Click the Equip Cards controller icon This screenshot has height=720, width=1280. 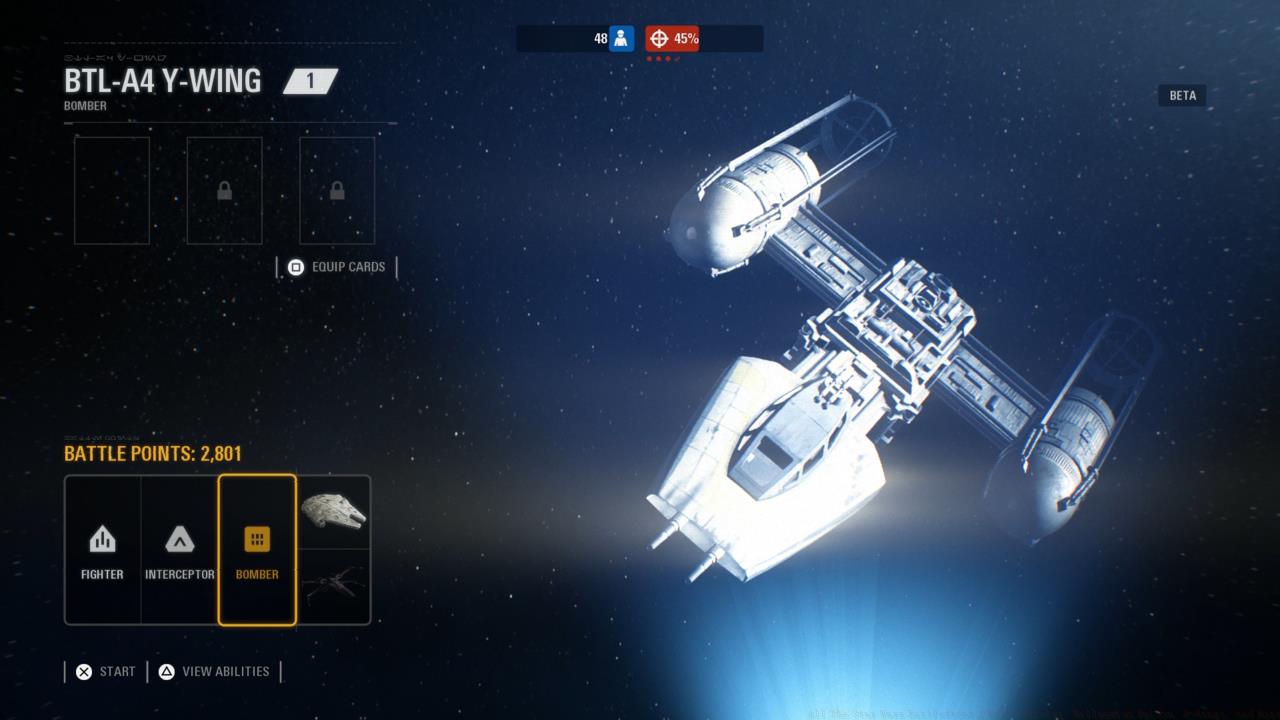tap(295, 267)
